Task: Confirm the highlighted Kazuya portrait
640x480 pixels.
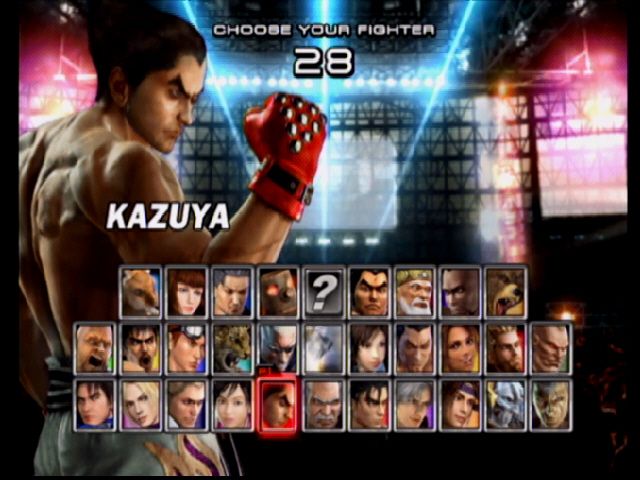Action: pyautogui.click(x=278, y=404)
